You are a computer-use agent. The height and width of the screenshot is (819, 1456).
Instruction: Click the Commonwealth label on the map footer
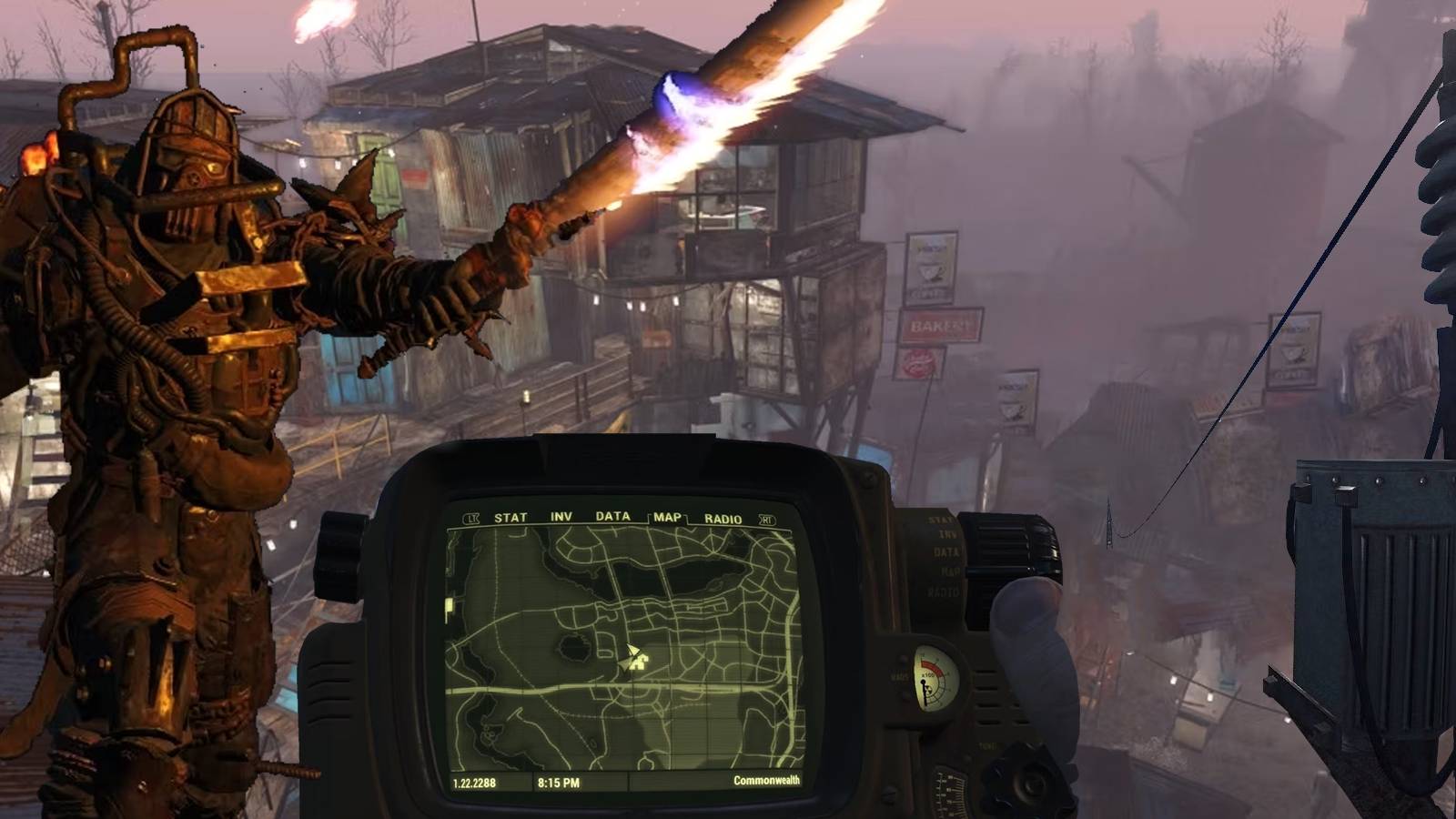767,780
